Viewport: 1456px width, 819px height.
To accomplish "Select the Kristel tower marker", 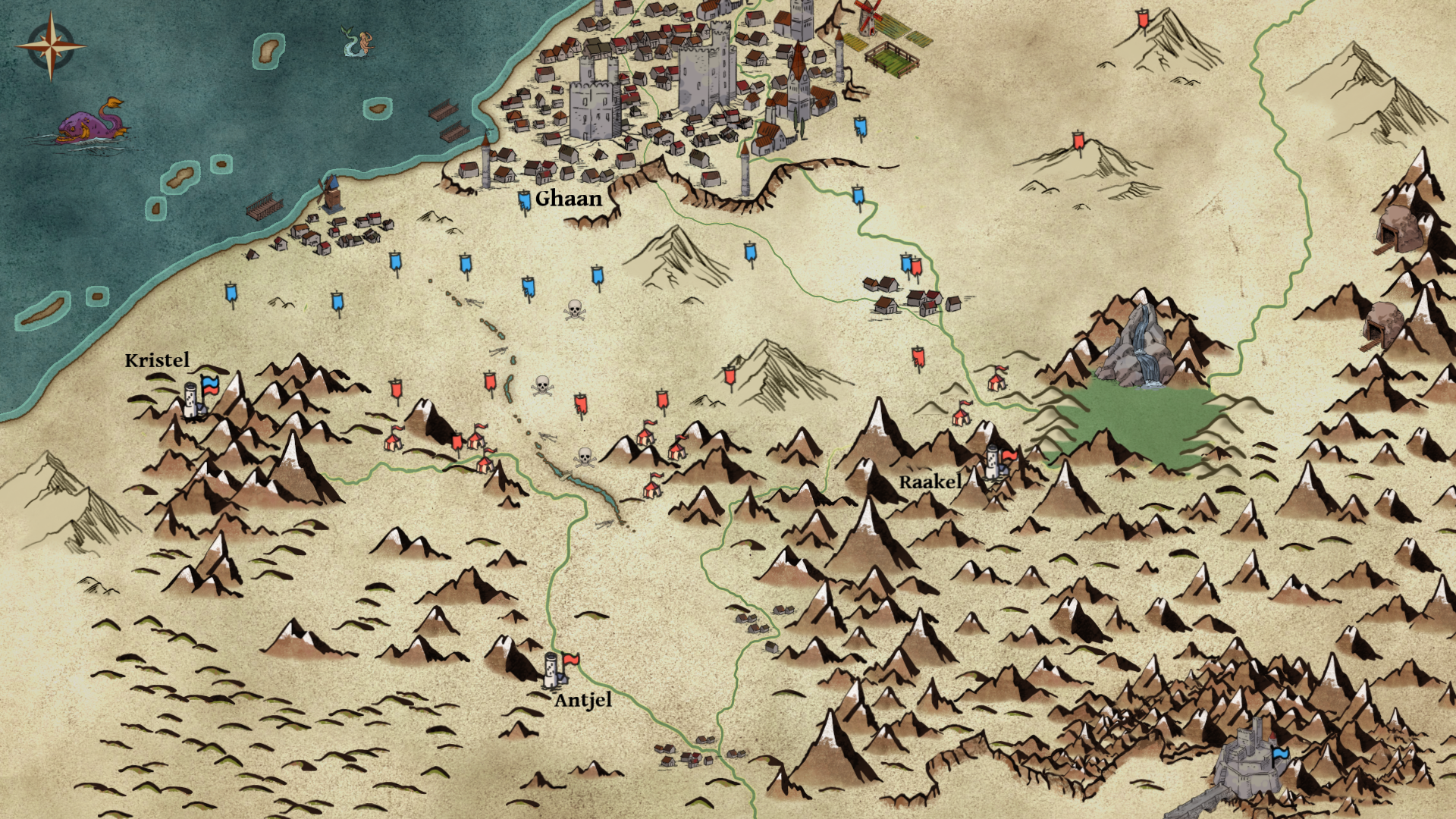I will coord(193,400).
